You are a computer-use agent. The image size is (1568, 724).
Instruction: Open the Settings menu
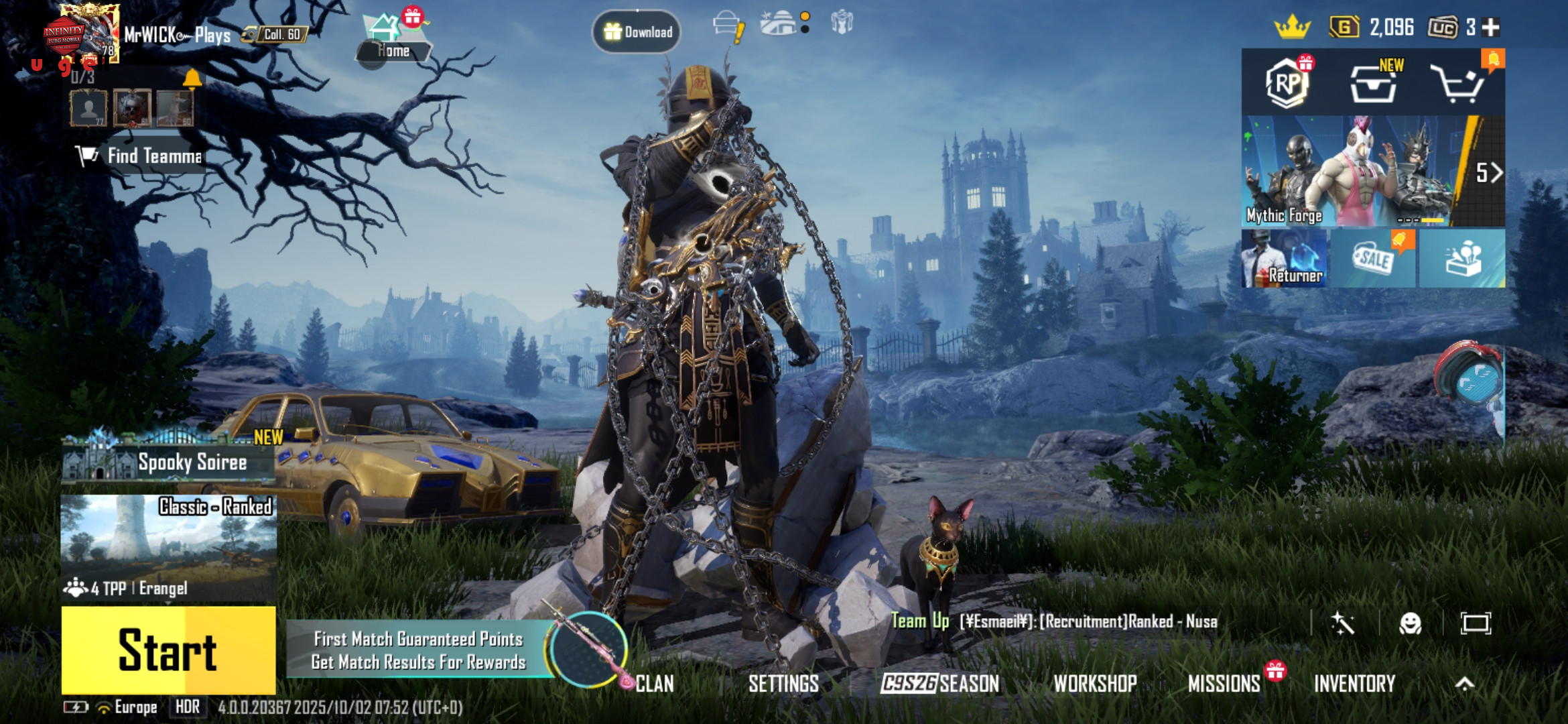[783, 684]
